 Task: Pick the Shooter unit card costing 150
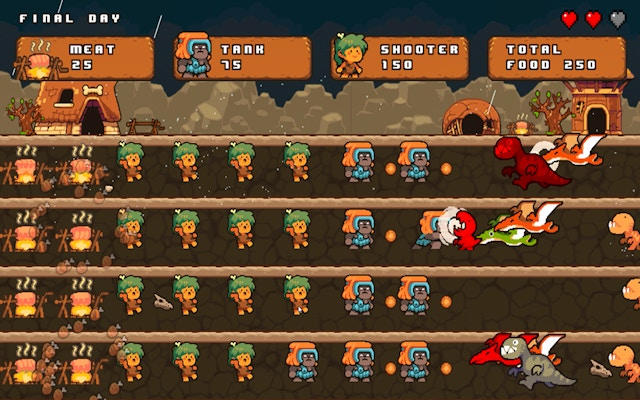point(397,58)
